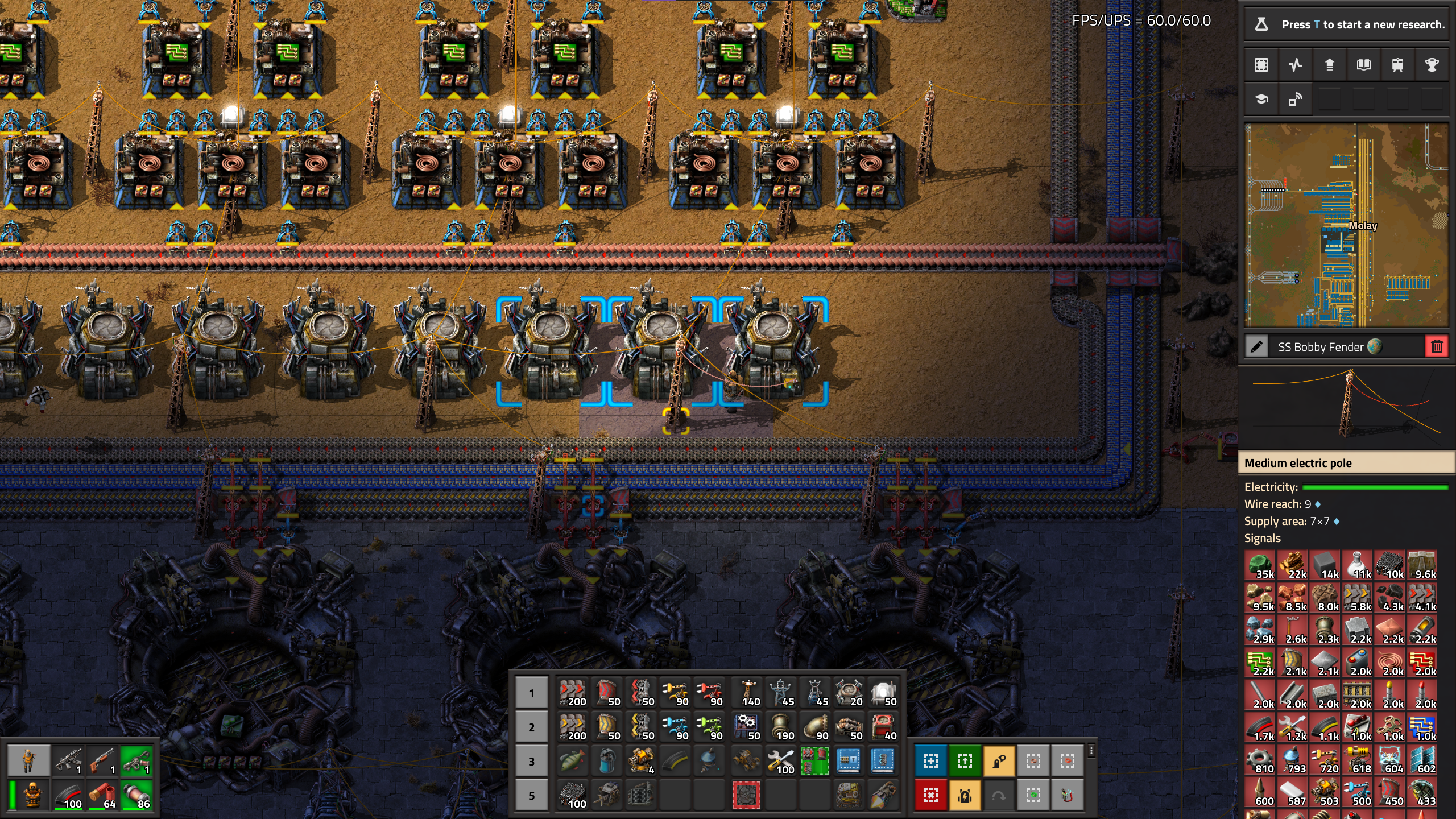Activate the blue blueprint tool shortcut
Image resolution: width=1456 pixels, height=819 pixels.
click(x=931, y=761)
